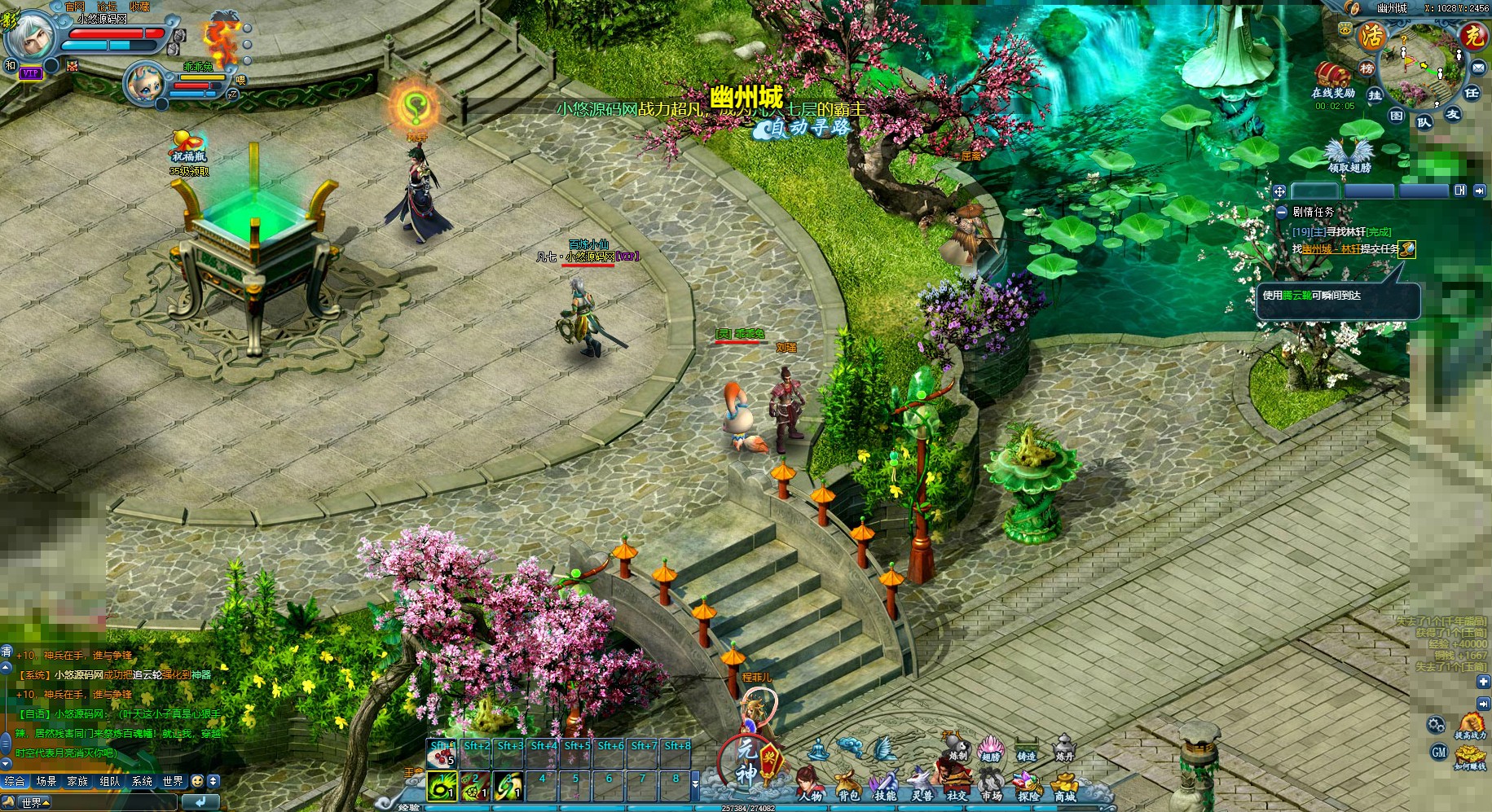
Task: Activate the green swirl skill in slot 1
Action: (442, 786)
